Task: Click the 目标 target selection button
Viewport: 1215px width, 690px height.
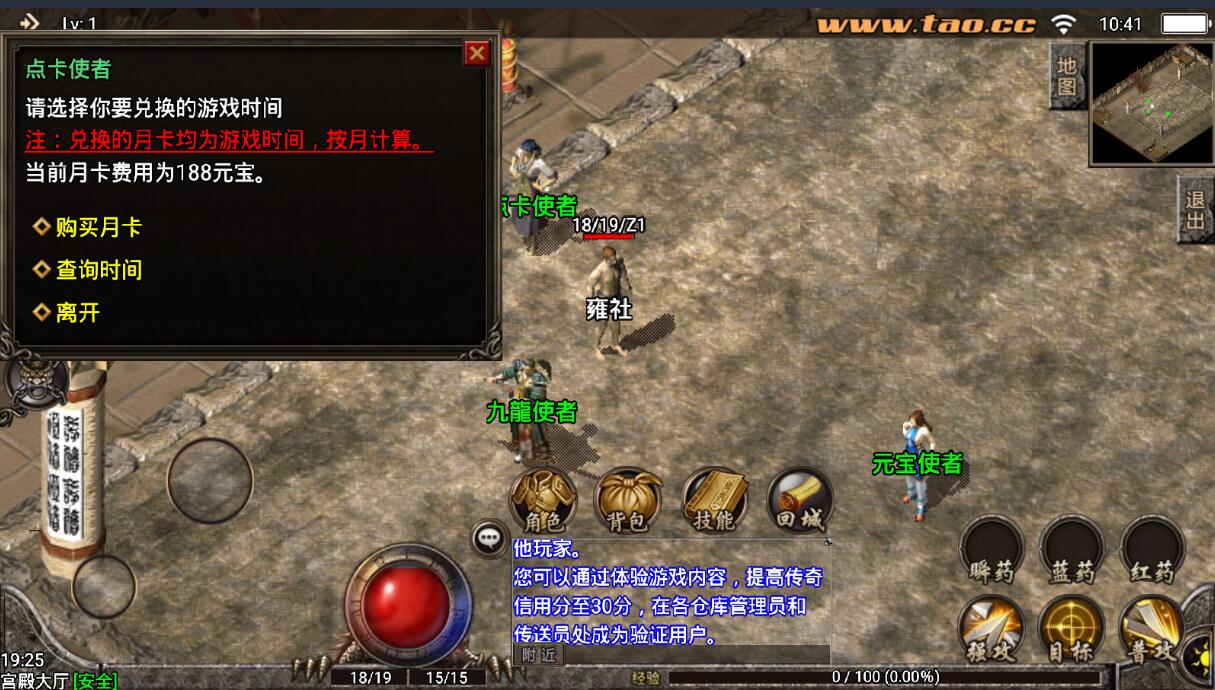Action: coord(1071,630)
